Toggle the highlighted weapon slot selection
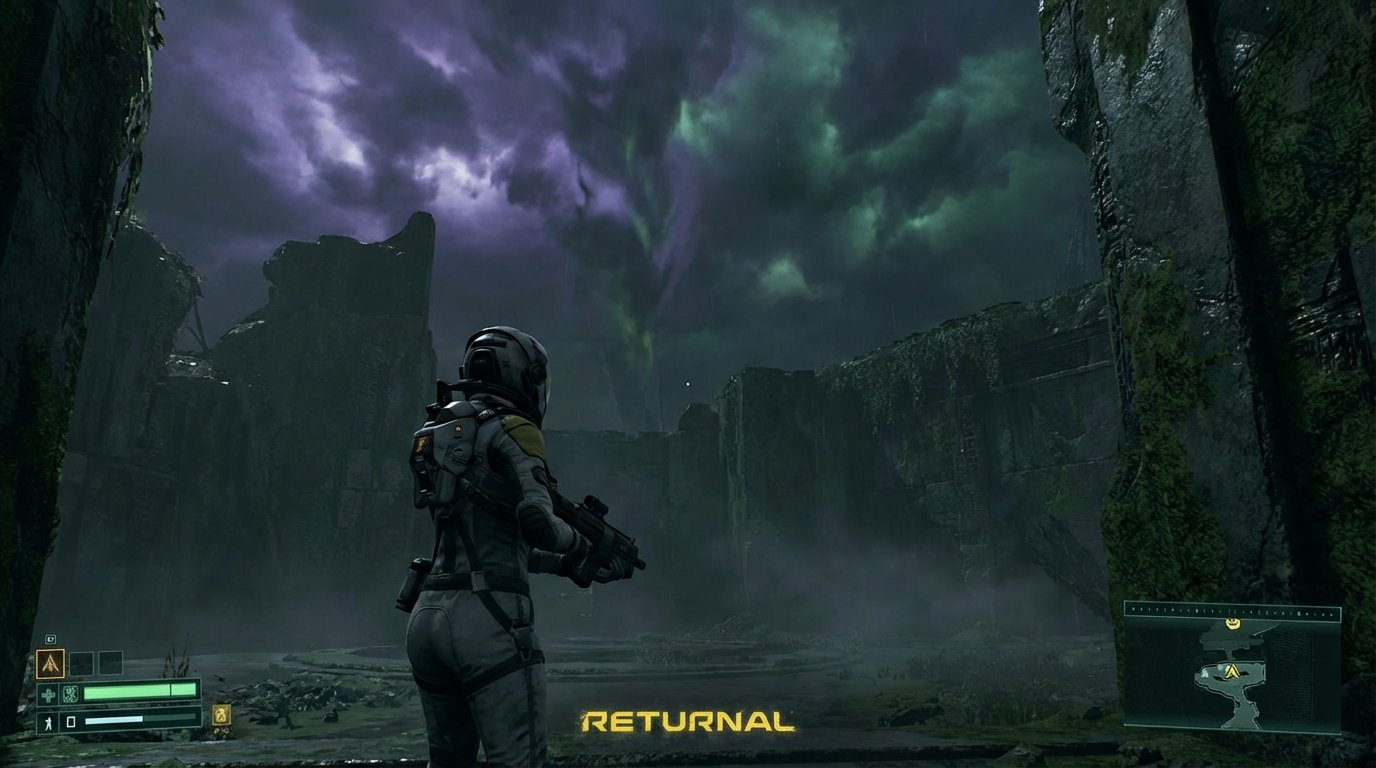Screen dimensions: 1376x768 51,663
